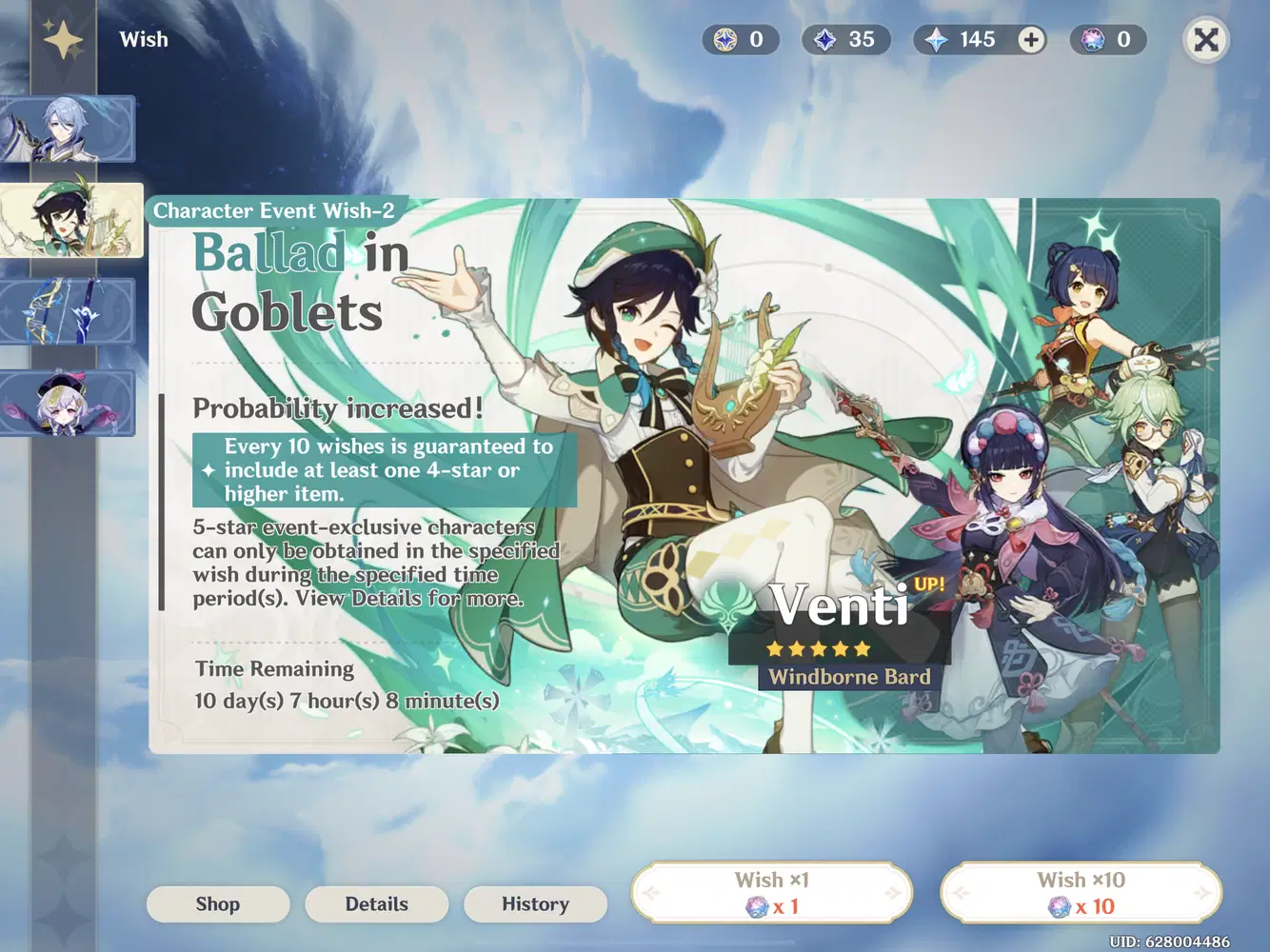
Task: Open the Shop
Action: point(217,904)
